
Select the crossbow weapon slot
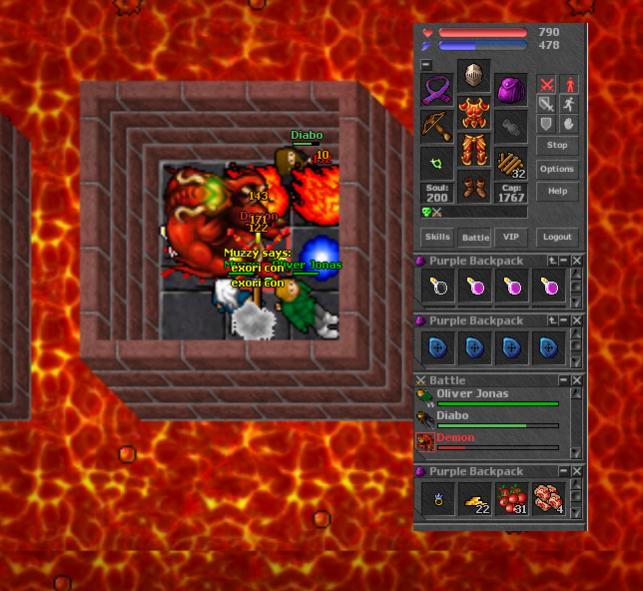tap(437, 127)
